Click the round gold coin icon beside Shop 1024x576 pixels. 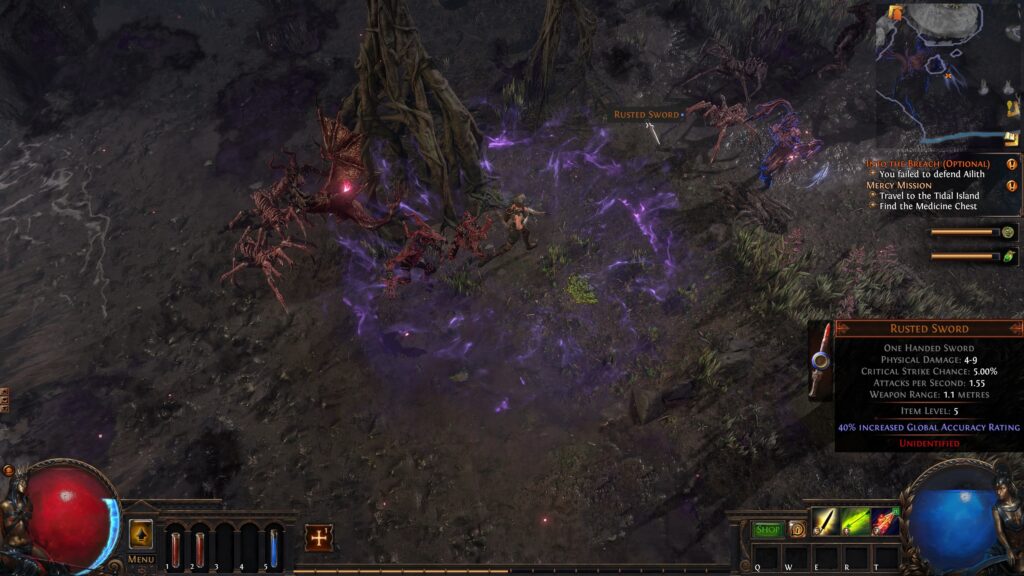pos(796,529)
